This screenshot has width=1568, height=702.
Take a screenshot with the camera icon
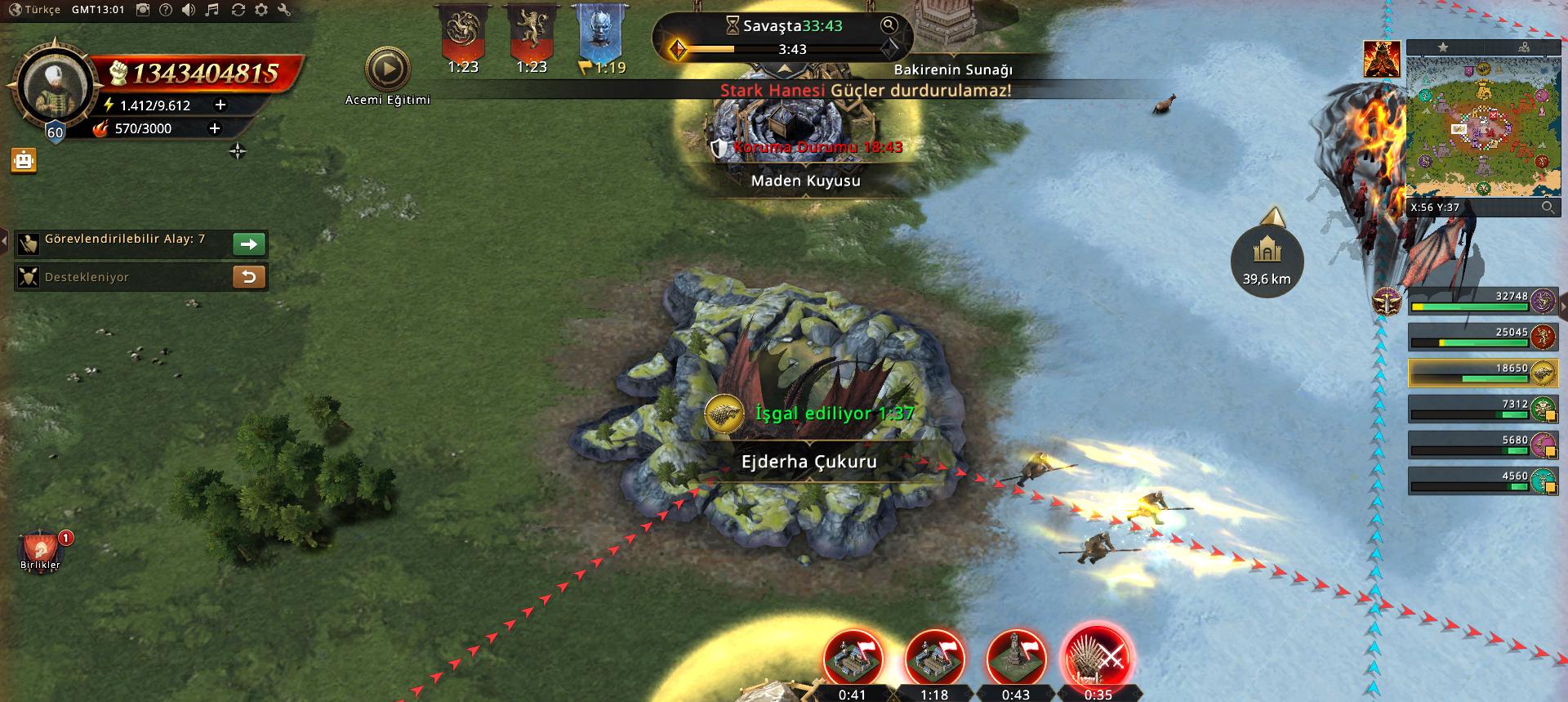click(143, 10)
